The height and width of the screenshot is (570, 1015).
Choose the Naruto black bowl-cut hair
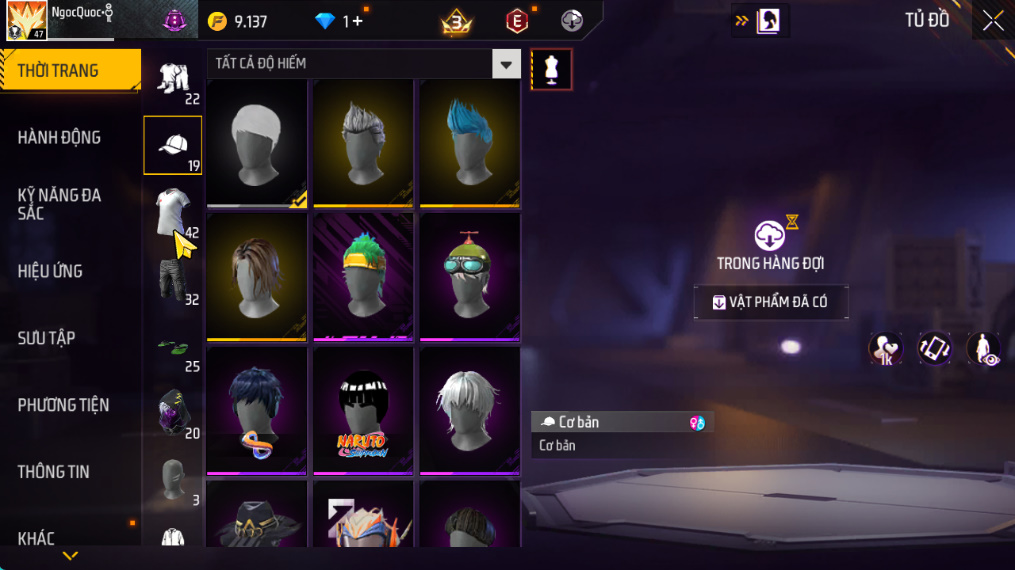362,410
